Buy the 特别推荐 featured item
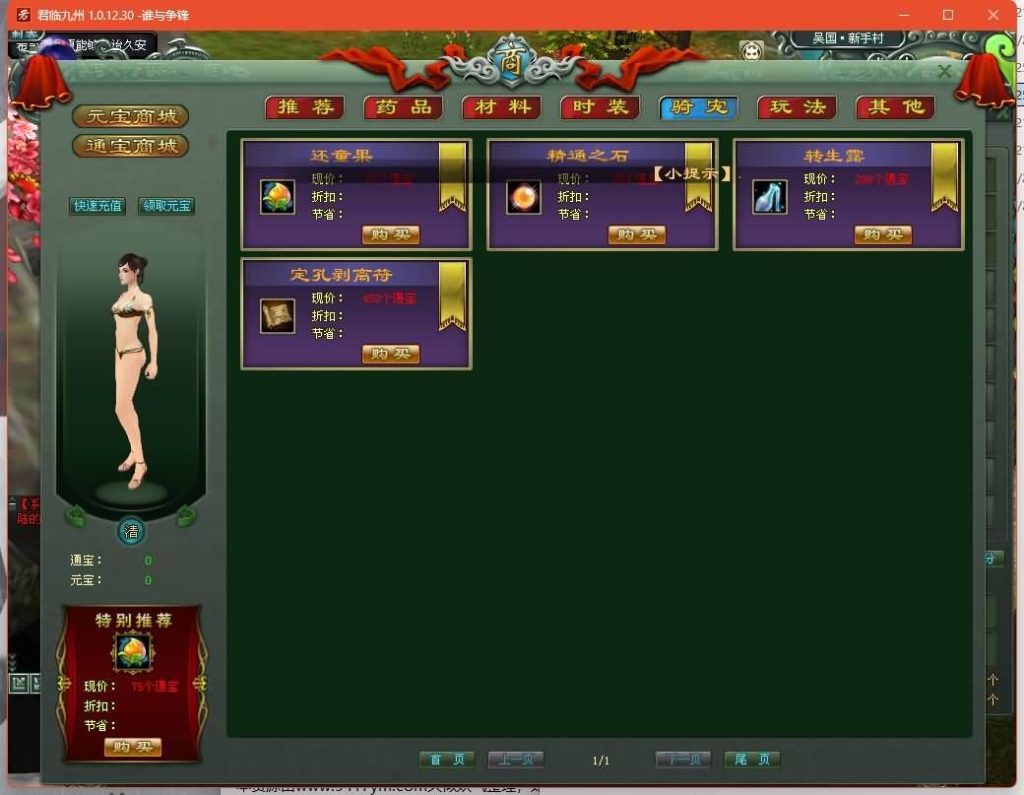The image size is (1024, 795). pos(132,747)
